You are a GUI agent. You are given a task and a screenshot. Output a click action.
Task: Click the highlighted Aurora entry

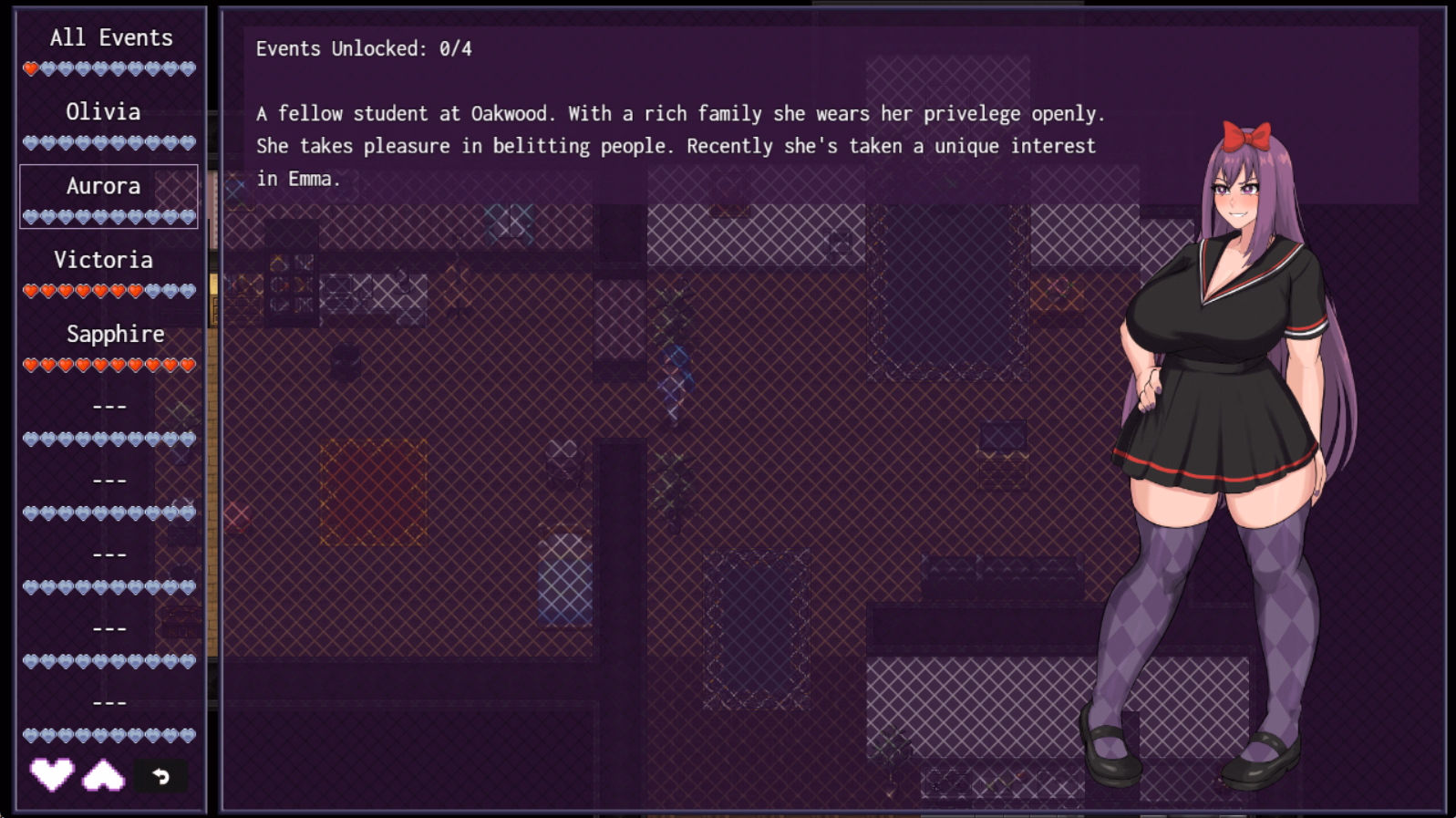click(x=103, y=186)
